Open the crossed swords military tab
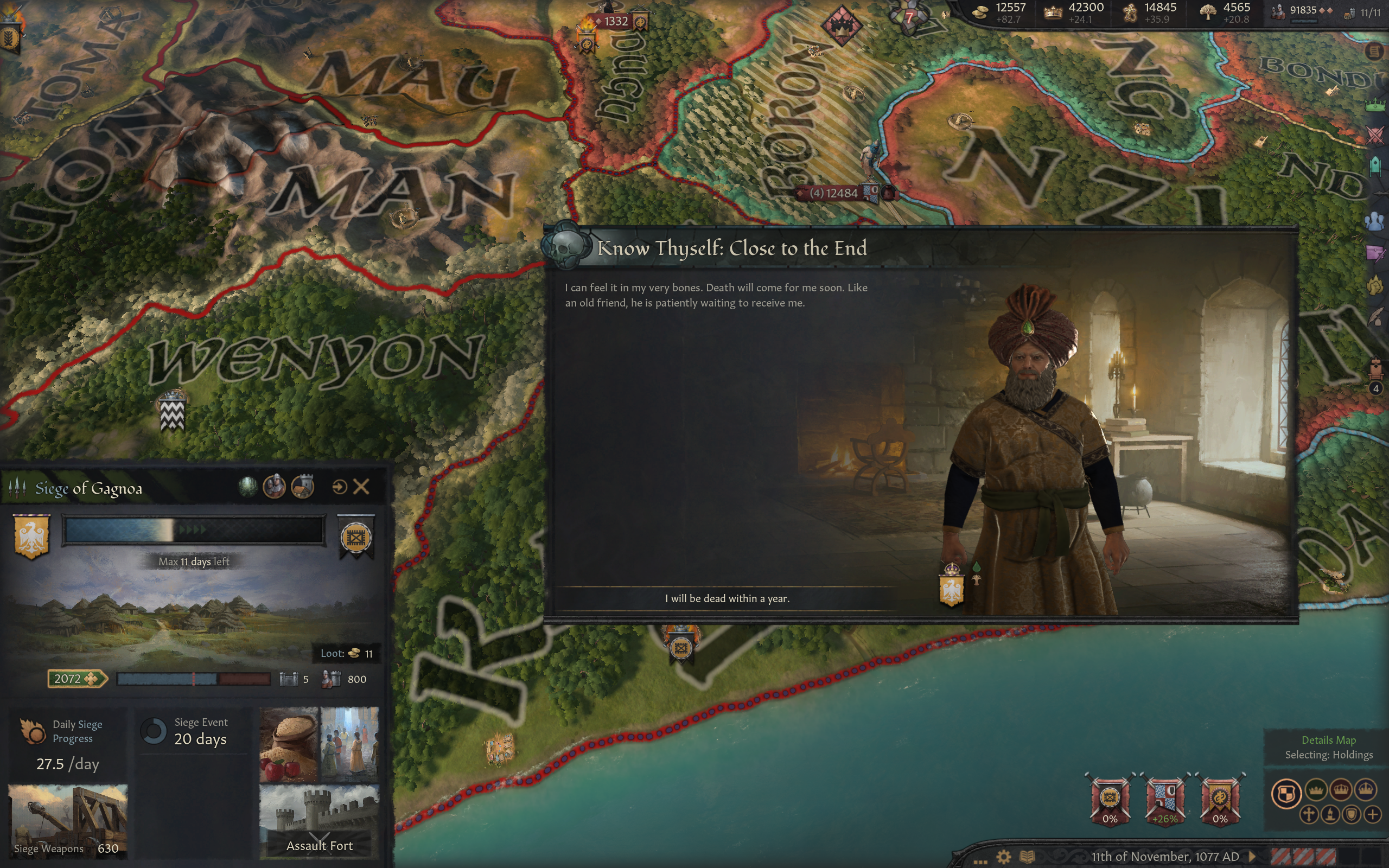Viewport: 1389px width, 868px height. [x=1375, y=136]
